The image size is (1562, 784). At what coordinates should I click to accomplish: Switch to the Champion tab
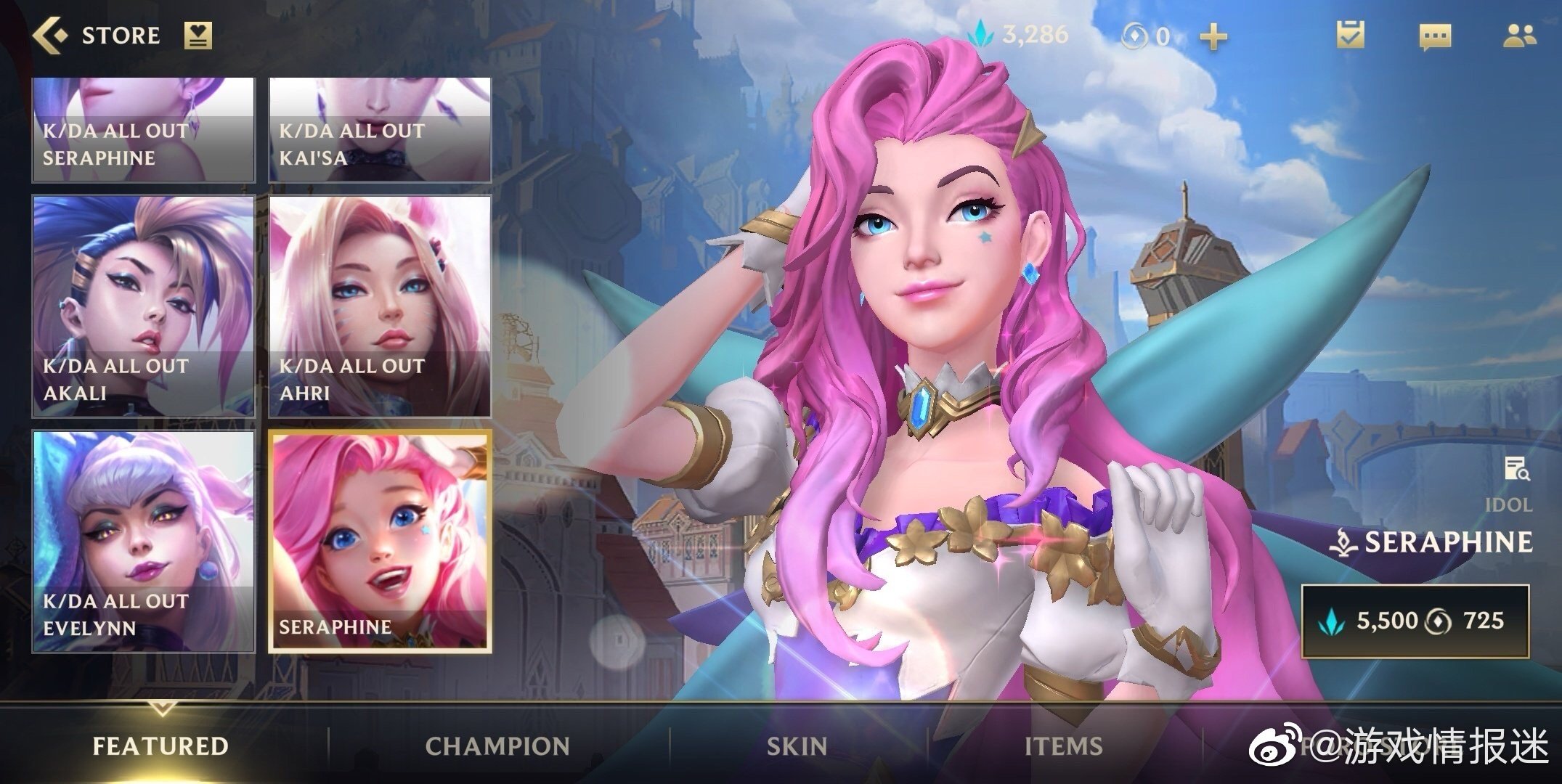[497, 746]
